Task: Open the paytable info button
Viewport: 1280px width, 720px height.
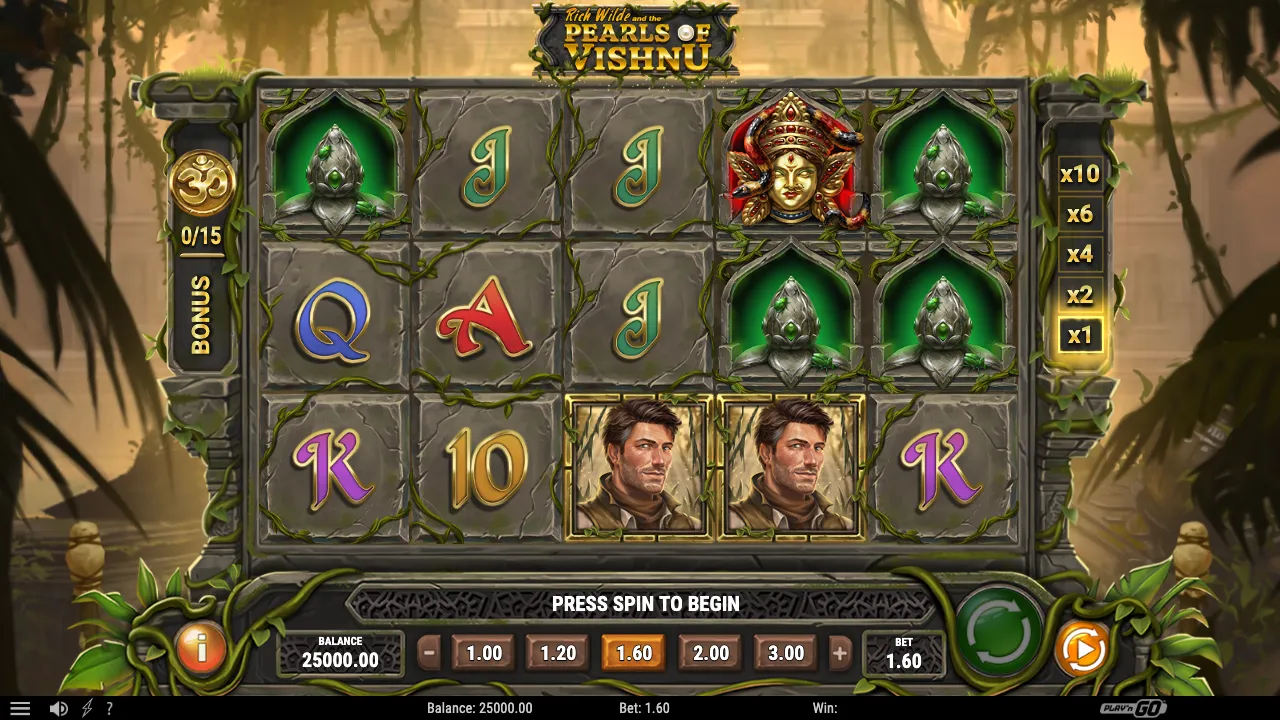Action: pos(201,650)
